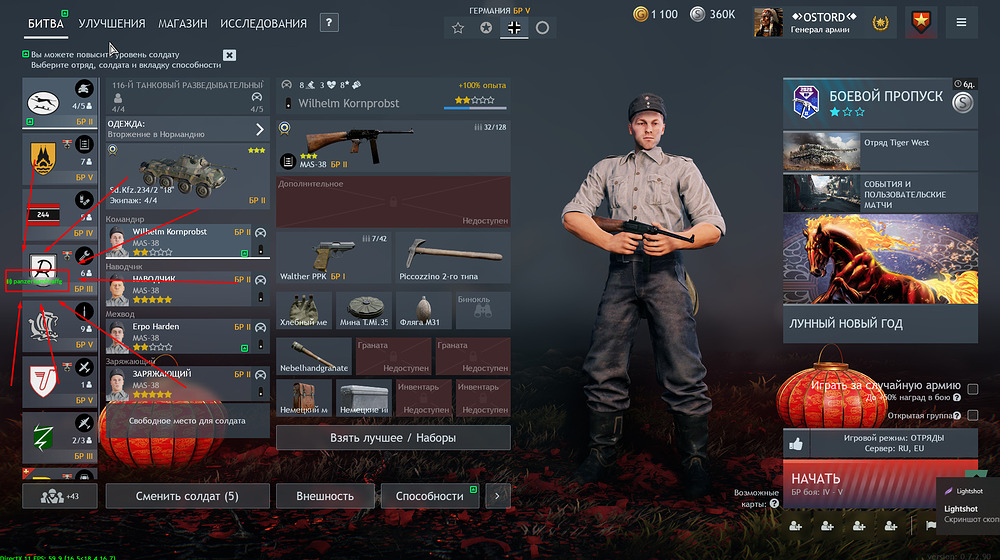Open the МАГАЗИН tab

pyautogui.click(x=183, y=23)
